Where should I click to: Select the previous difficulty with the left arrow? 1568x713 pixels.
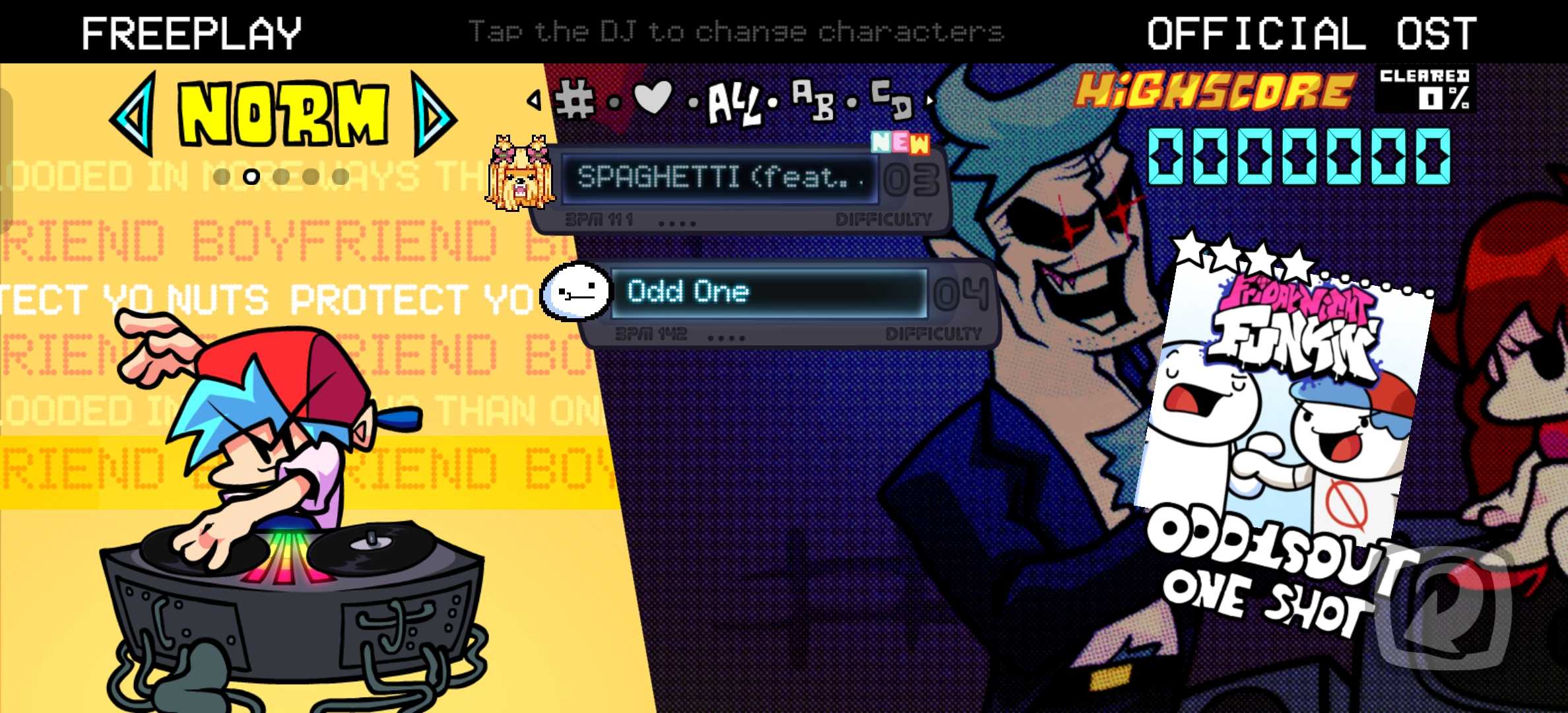point(134,114)
